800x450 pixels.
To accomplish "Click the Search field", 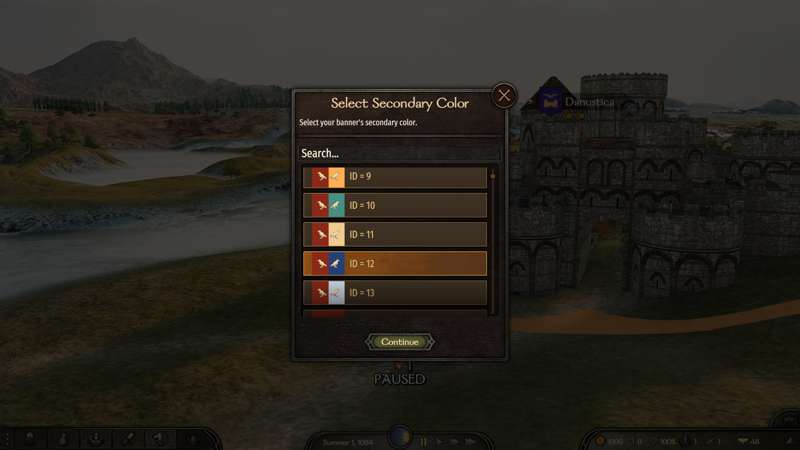I will tap(398, 153).
